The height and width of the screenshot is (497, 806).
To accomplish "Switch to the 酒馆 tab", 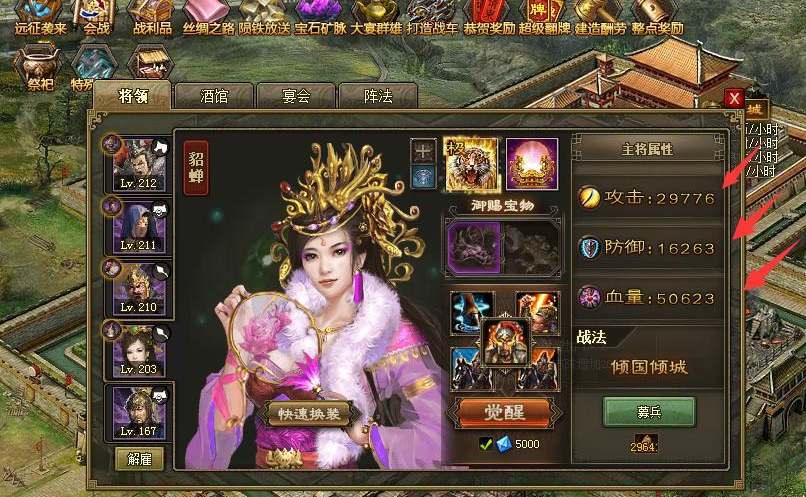I will pyautogui.click(x=214, y=96).
